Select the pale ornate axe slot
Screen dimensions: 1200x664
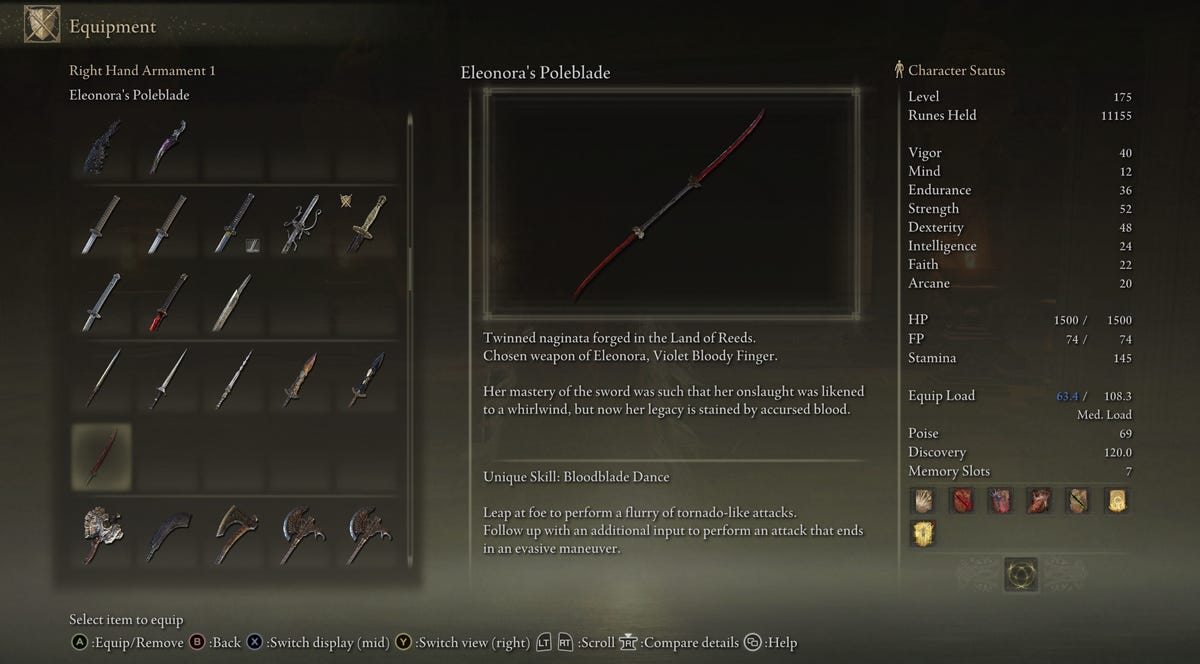pos(102,534)
